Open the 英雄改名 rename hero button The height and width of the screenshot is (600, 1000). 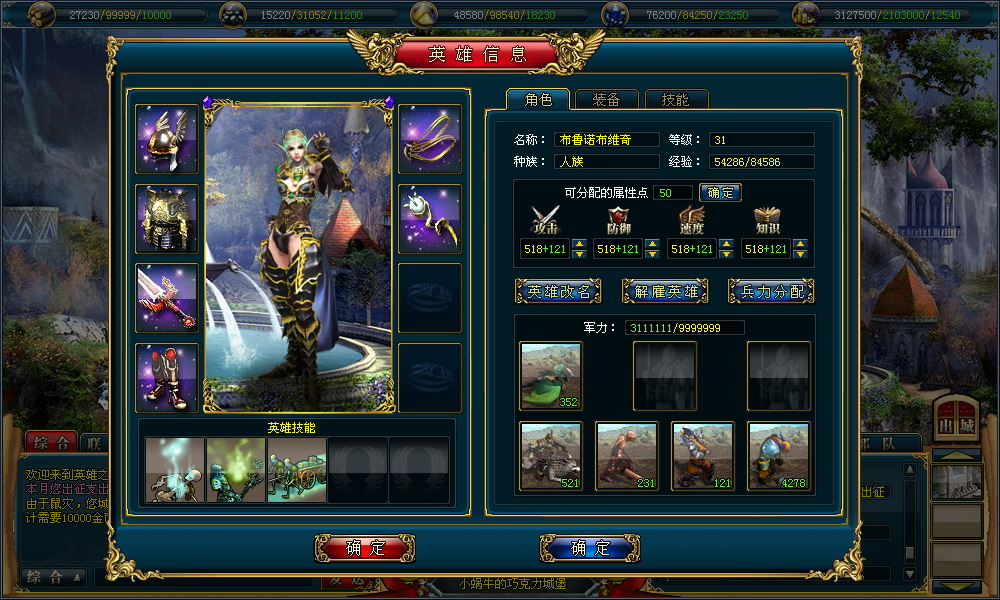click(558, 291)
